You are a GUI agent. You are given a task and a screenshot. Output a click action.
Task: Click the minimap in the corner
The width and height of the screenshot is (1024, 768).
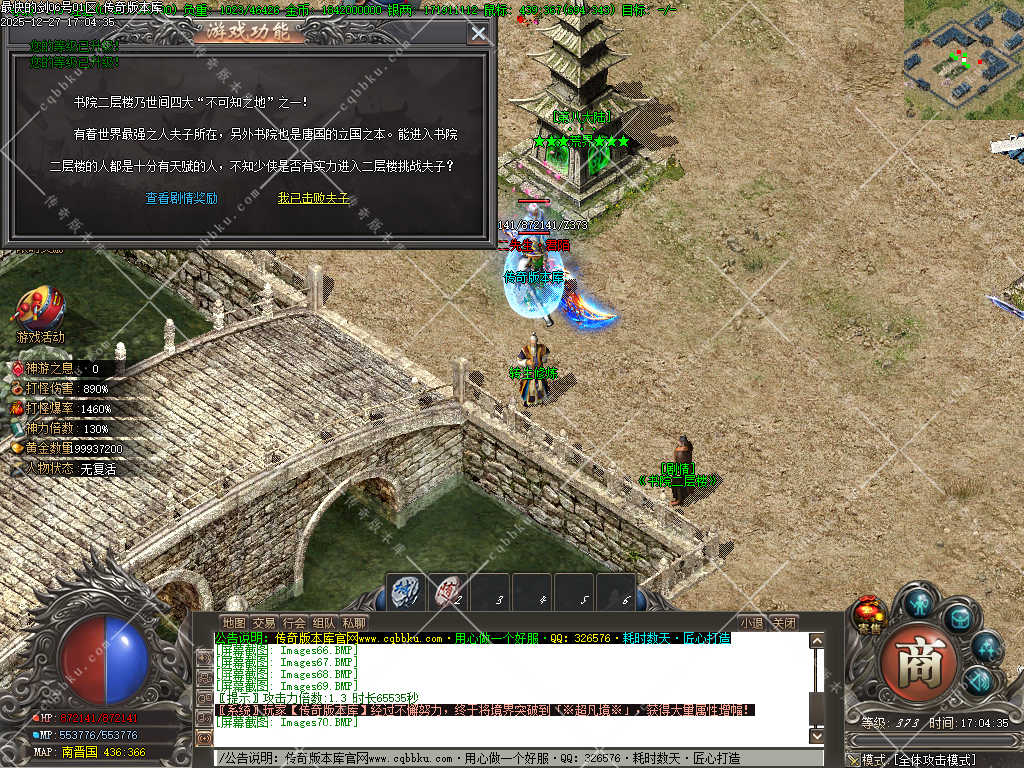pos(963,59)
